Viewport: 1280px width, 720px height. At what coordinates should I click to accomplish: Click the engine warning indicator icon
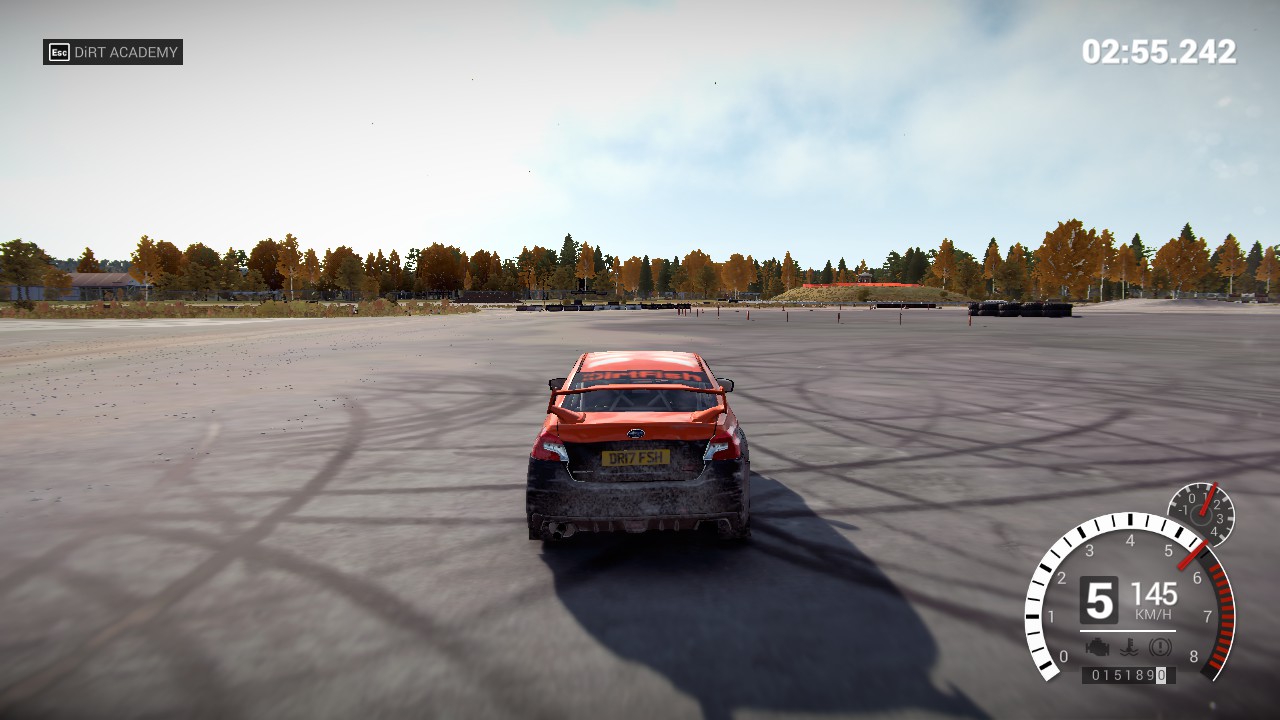tap(1098, 646)
